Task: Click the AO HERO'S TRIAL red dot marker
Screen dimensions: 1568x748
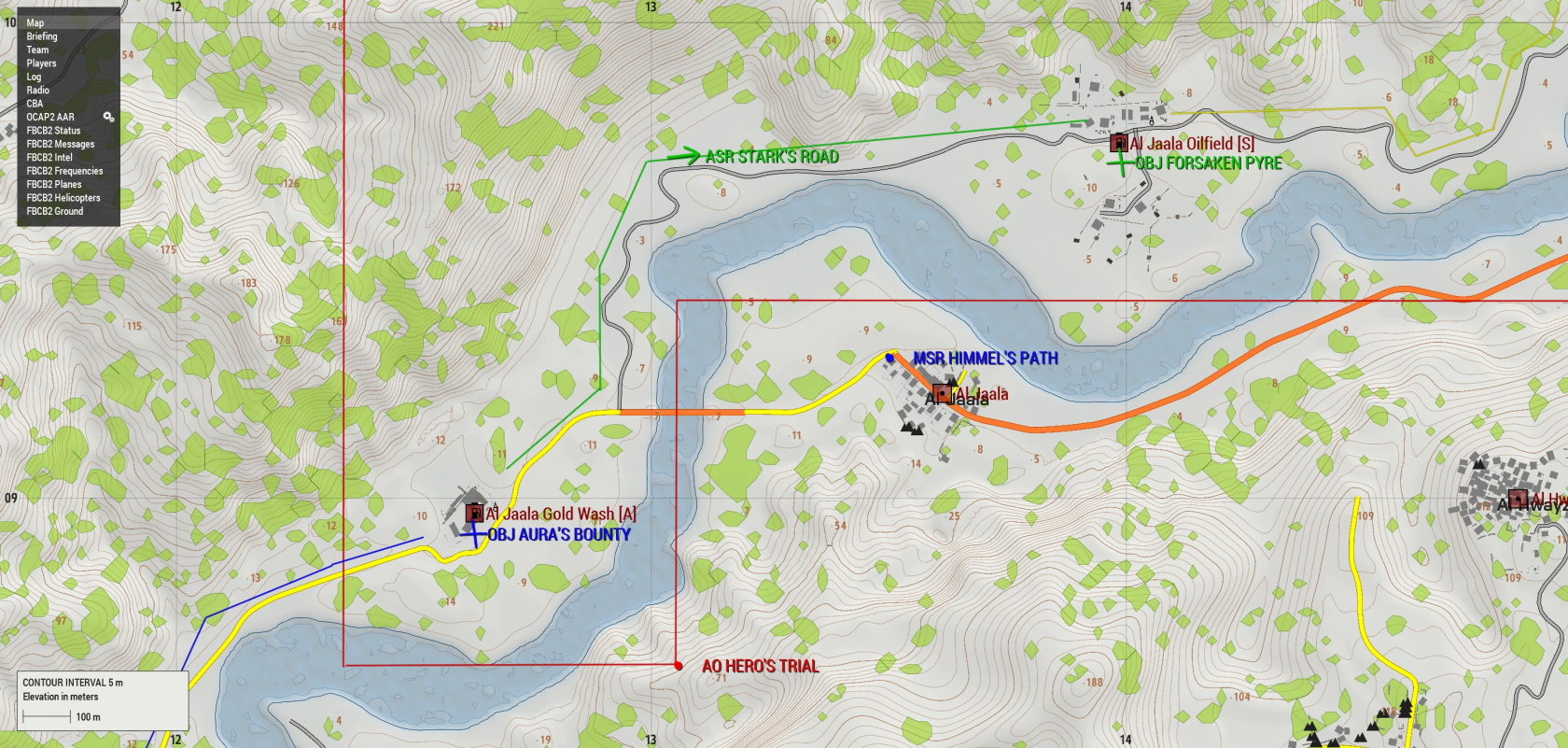Action: 679,666
